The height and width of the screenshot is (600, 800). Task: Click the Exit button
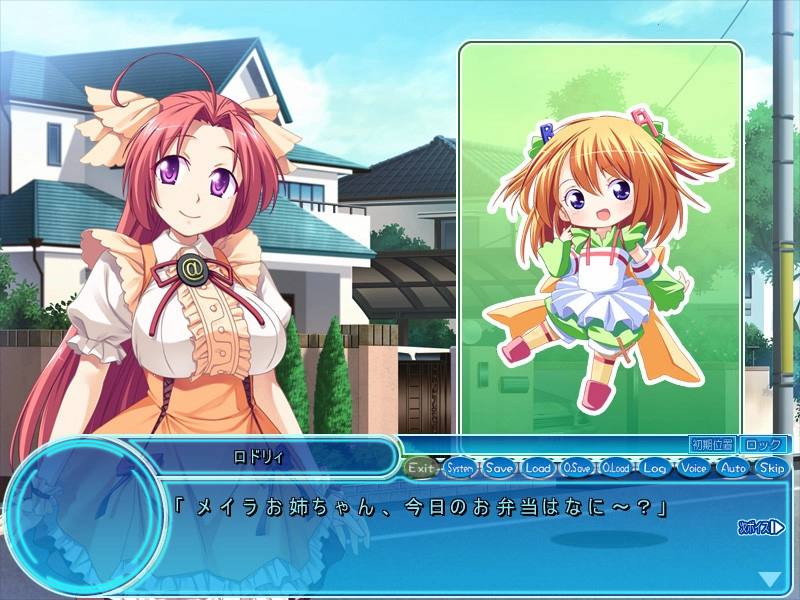(422, 467)
